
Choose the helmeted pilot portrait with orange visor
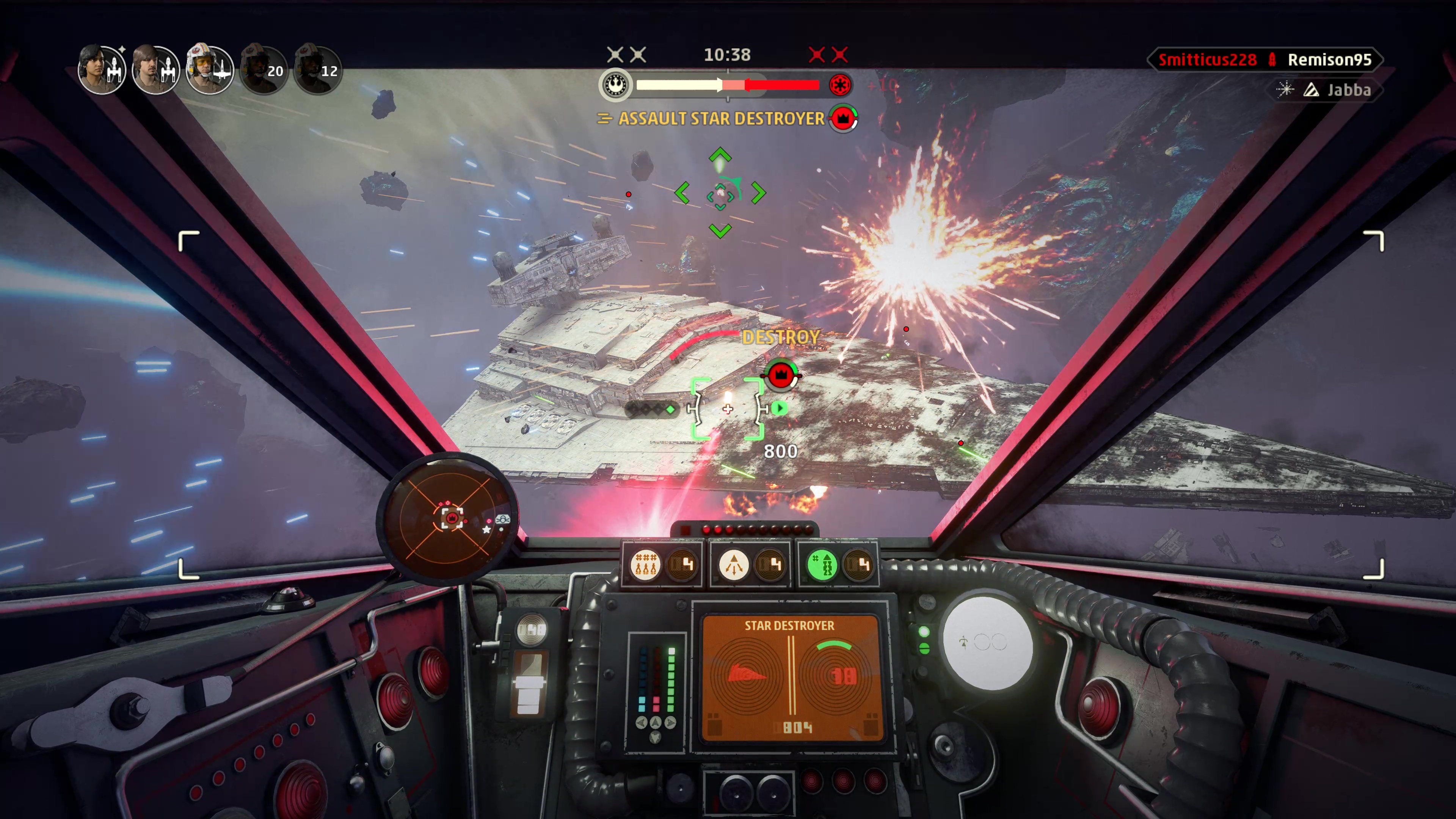pyautogui.click(x=209, y=69)
